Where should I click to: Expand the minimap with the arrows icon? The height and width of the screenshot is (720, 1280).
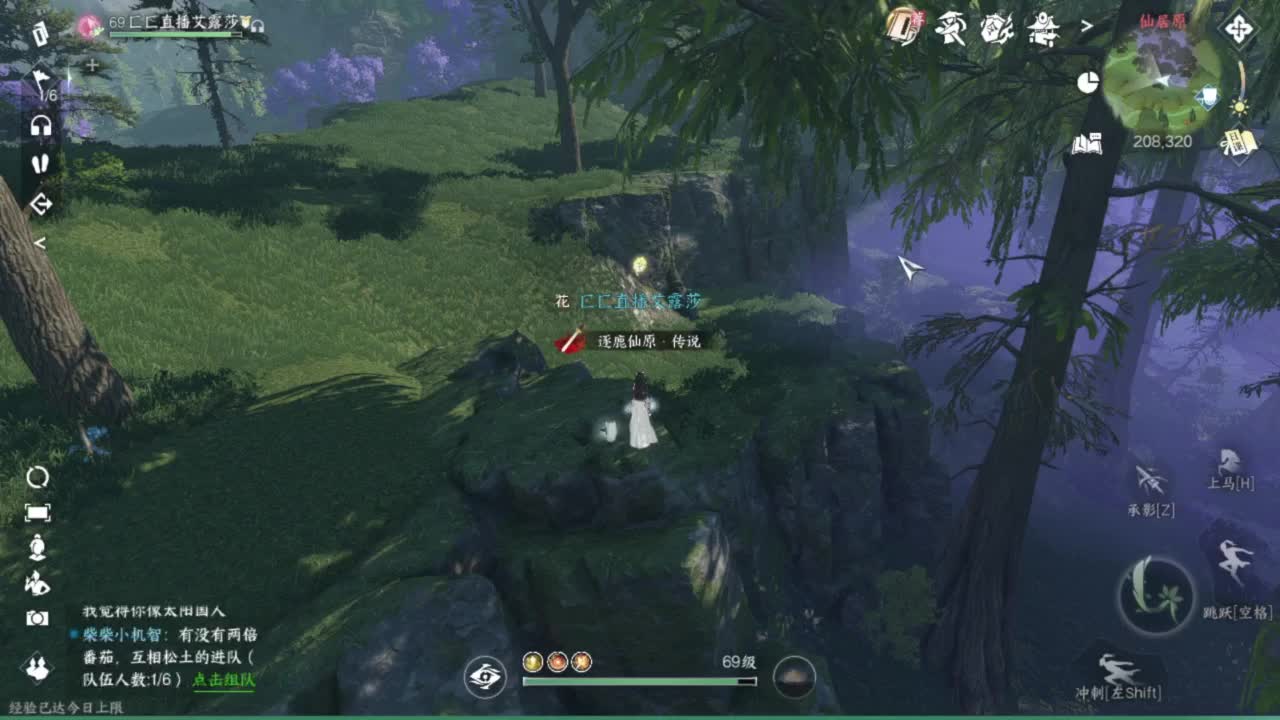pyautogui.click(x=1238, y=29)
